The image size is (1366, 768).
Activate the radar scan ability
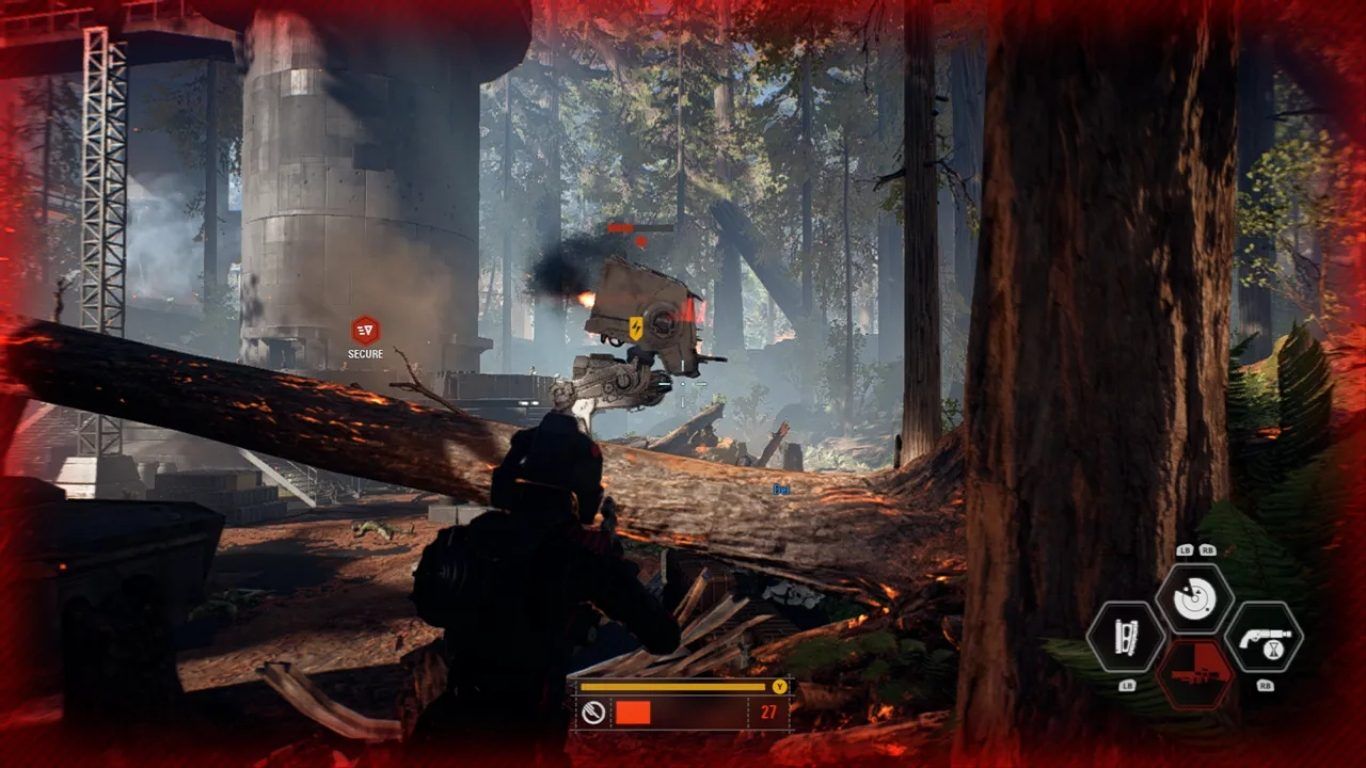pyautogui.click(x=1194, y=599)
